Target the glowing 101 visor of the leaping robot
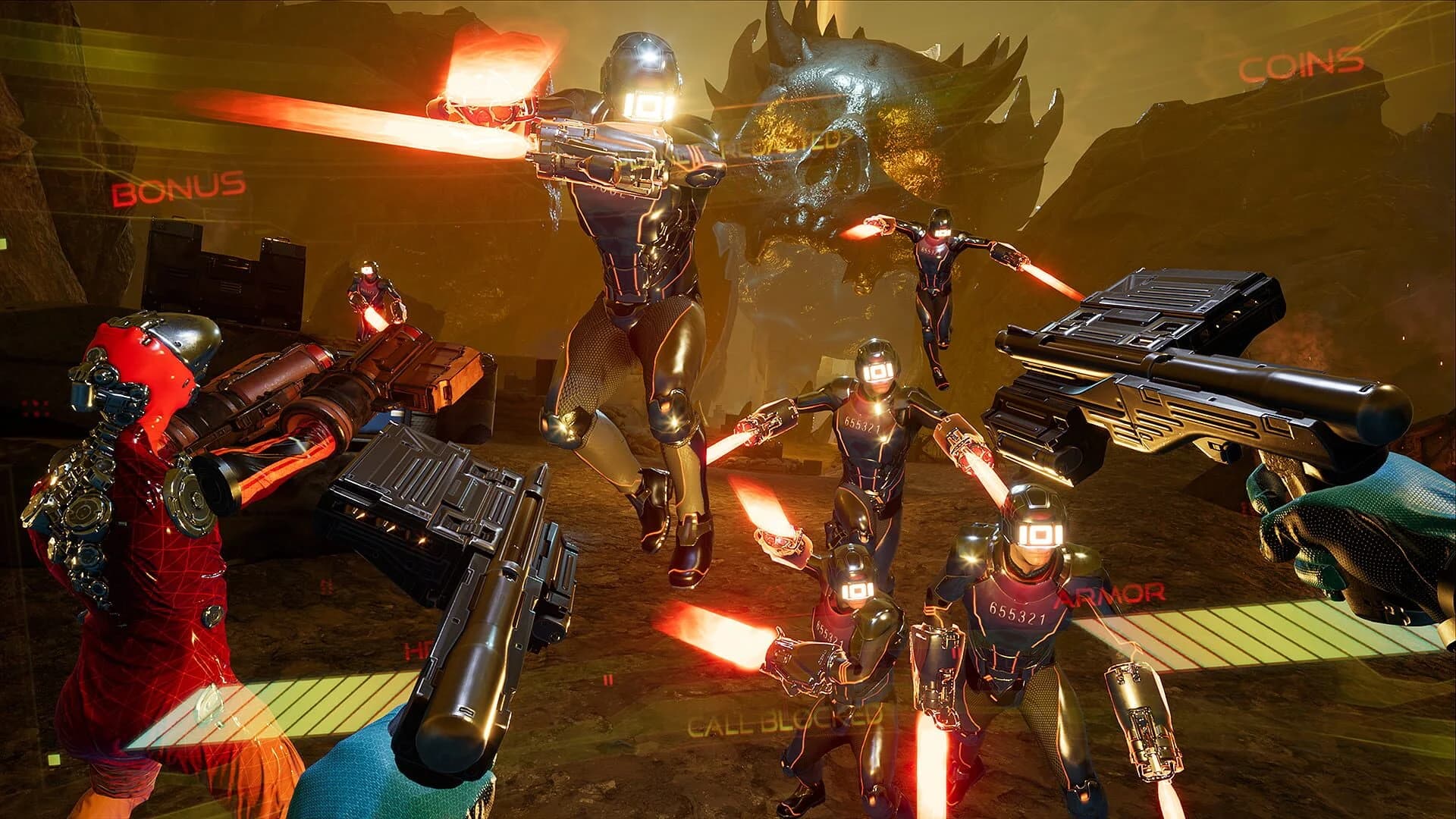Viewport: 1456px width, 819px height. click(x=646, y=105)
